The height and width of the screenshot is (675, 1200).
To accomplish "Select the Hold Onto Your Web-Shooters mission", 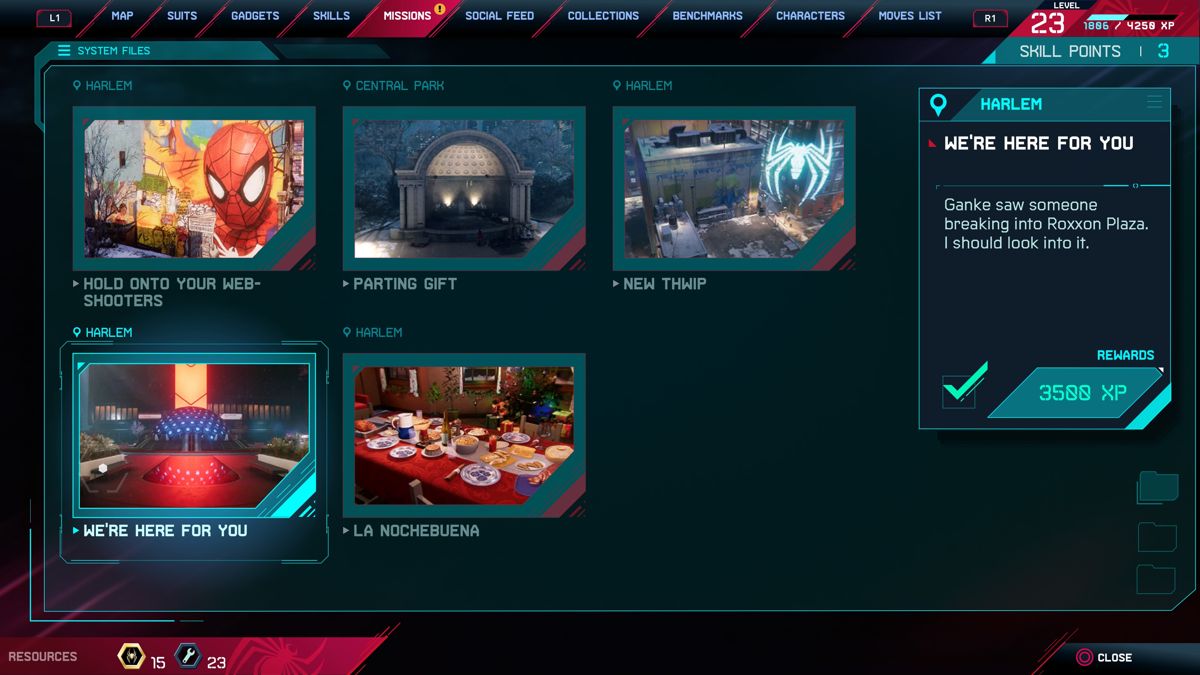I will pos(194,189).
